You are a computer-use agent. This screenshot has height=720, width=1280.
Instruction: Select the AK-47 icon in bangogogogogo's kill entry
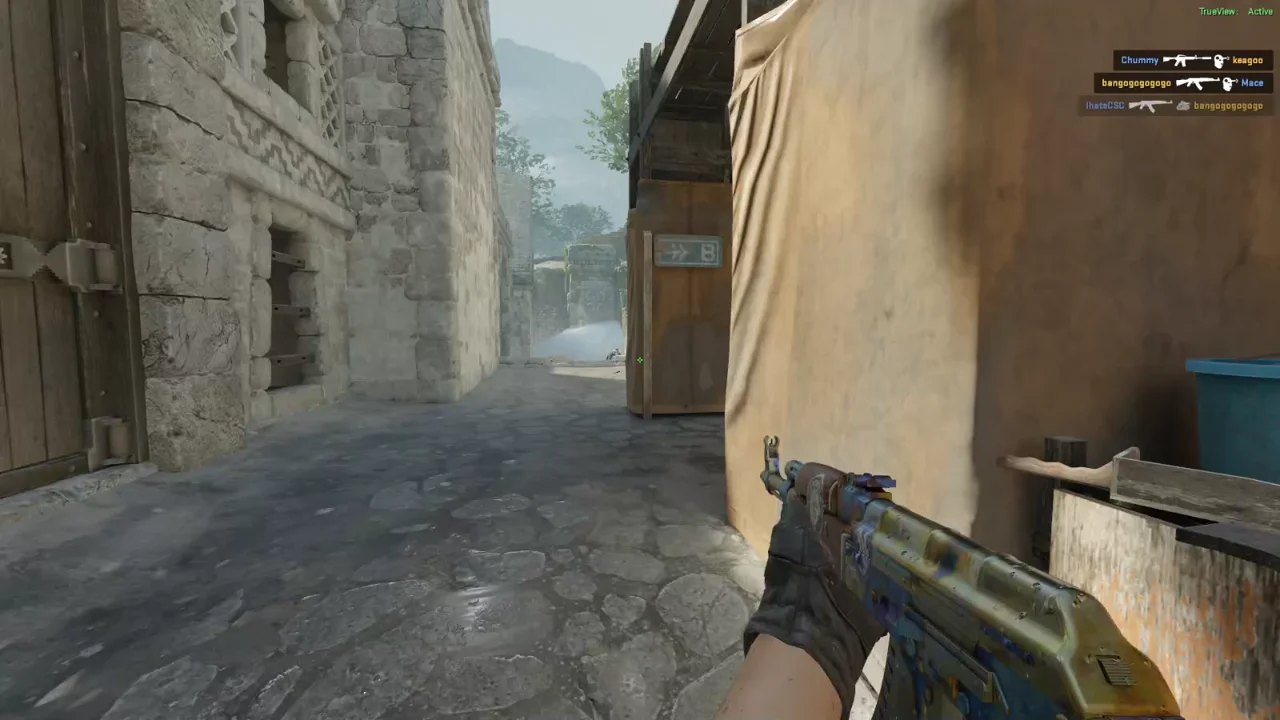tap(1197, 82)
